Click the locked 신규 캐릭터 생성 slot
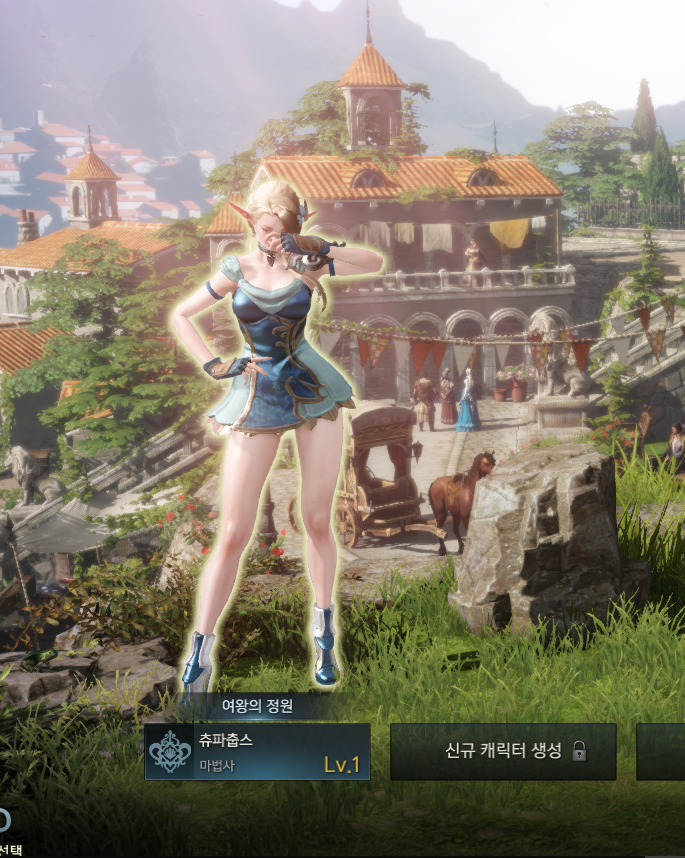 click(x=502, y=751)
